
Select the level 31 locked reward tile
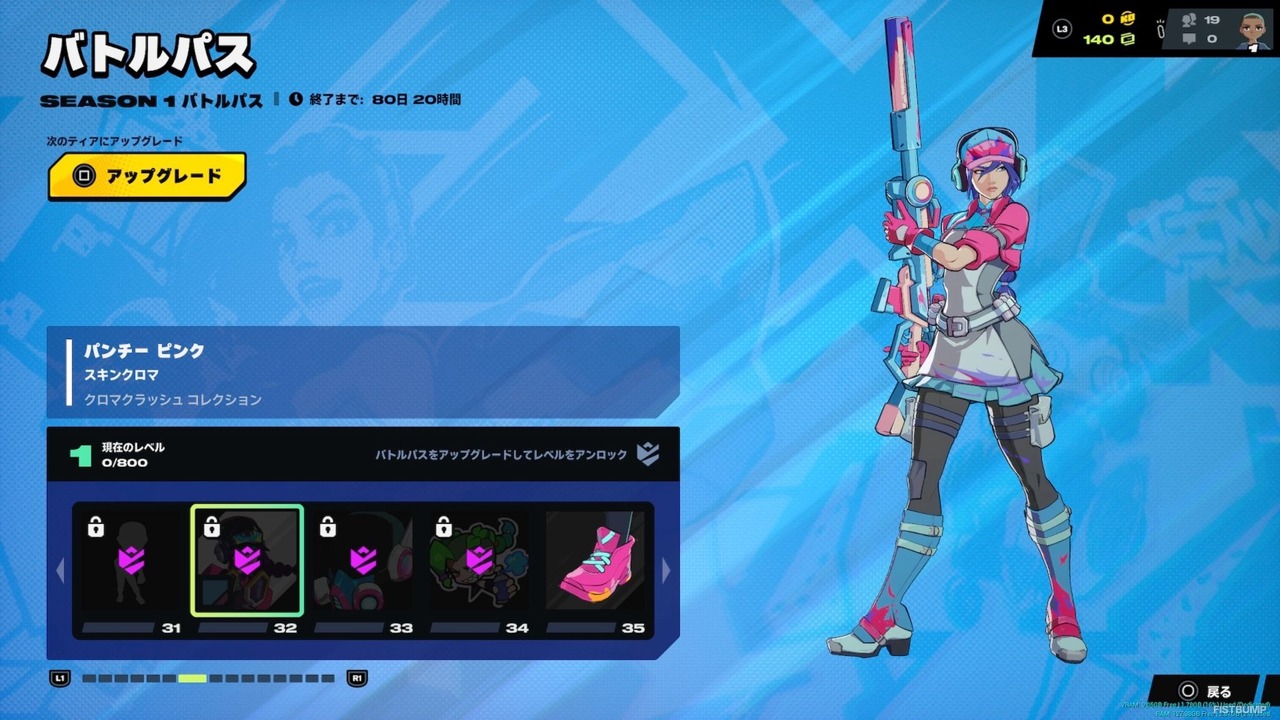(x=131, y=560)
